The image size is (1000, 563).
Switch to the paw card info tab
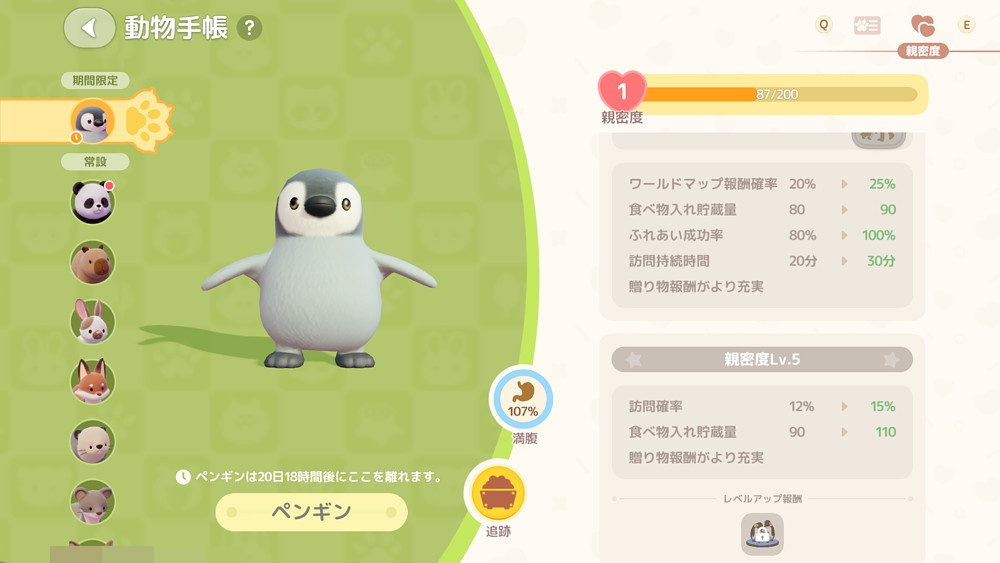[866, 26]
